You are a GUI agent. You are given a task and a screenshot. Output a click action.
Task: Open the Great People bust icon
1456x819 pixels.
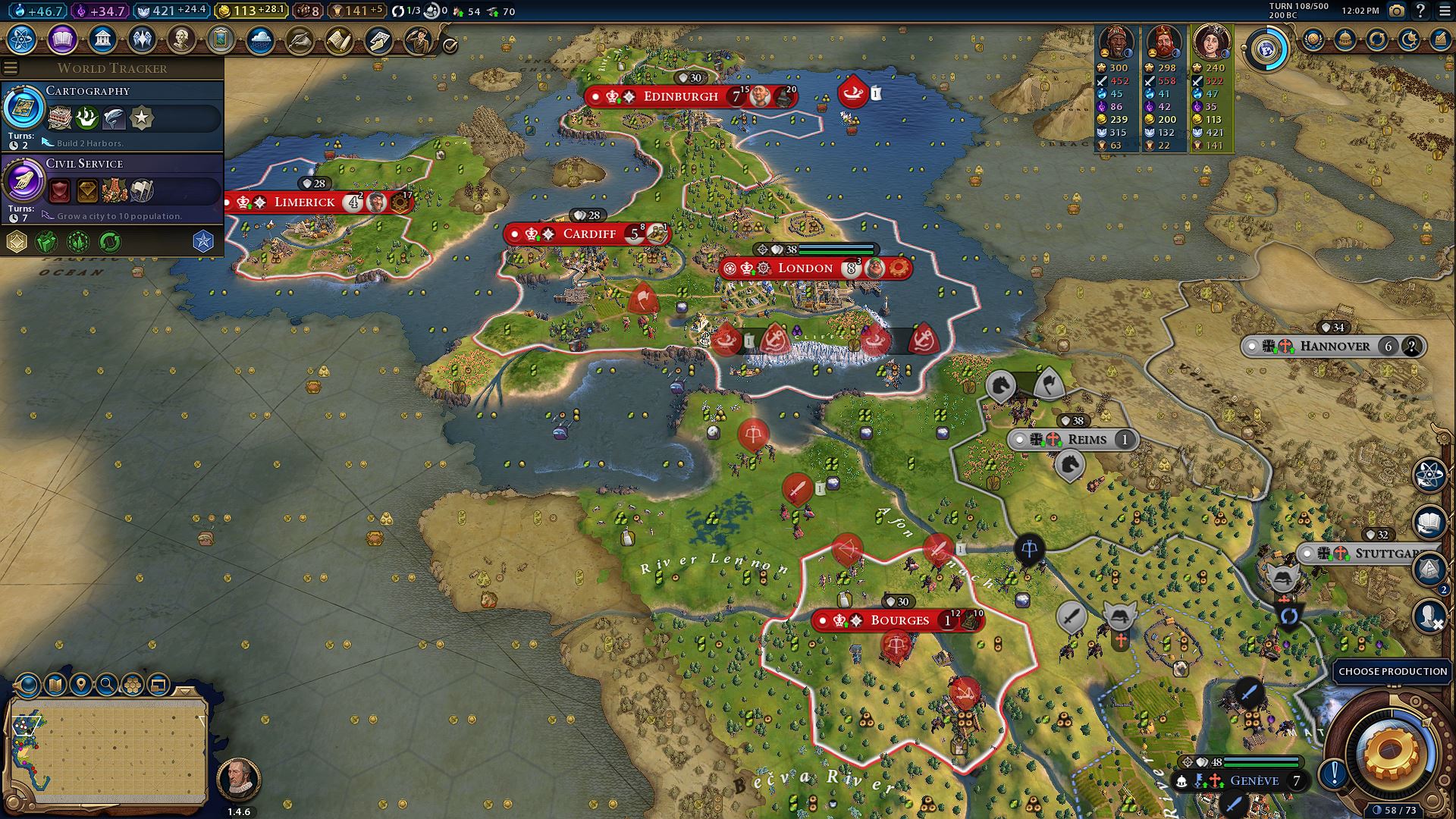(181, 39)
